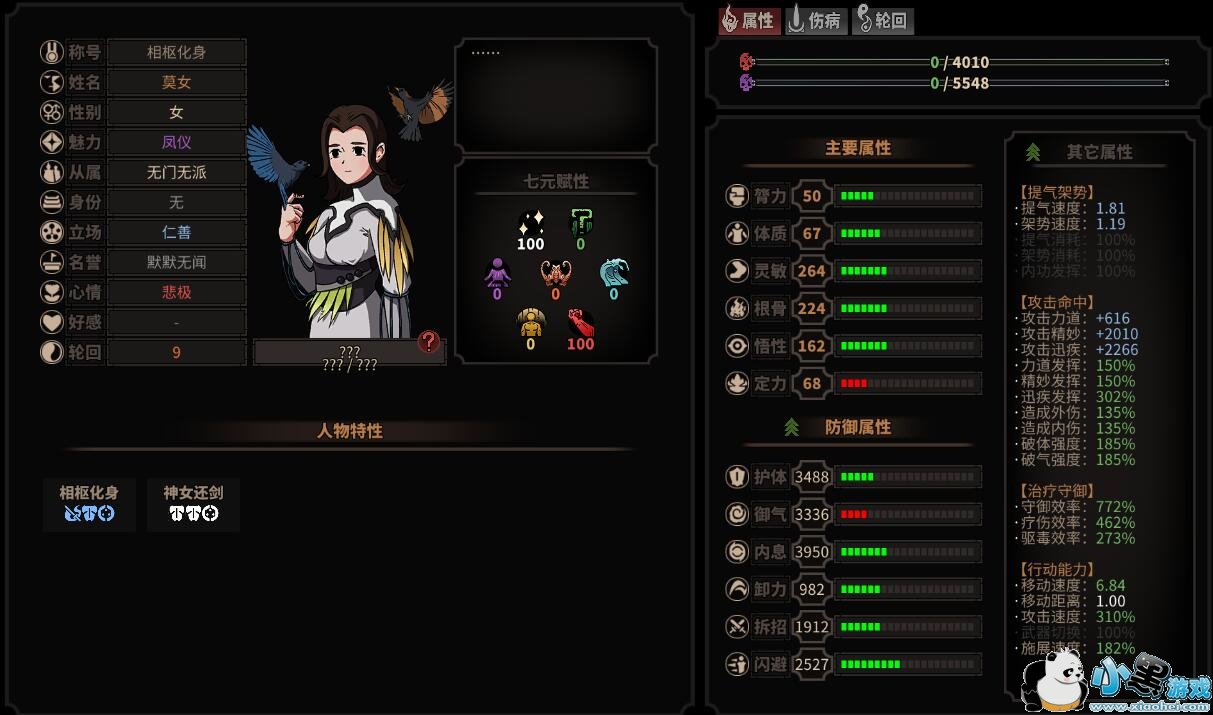1213x715 pixels.
Task: Show the 轮回 tab
Action: pos(883,20)
